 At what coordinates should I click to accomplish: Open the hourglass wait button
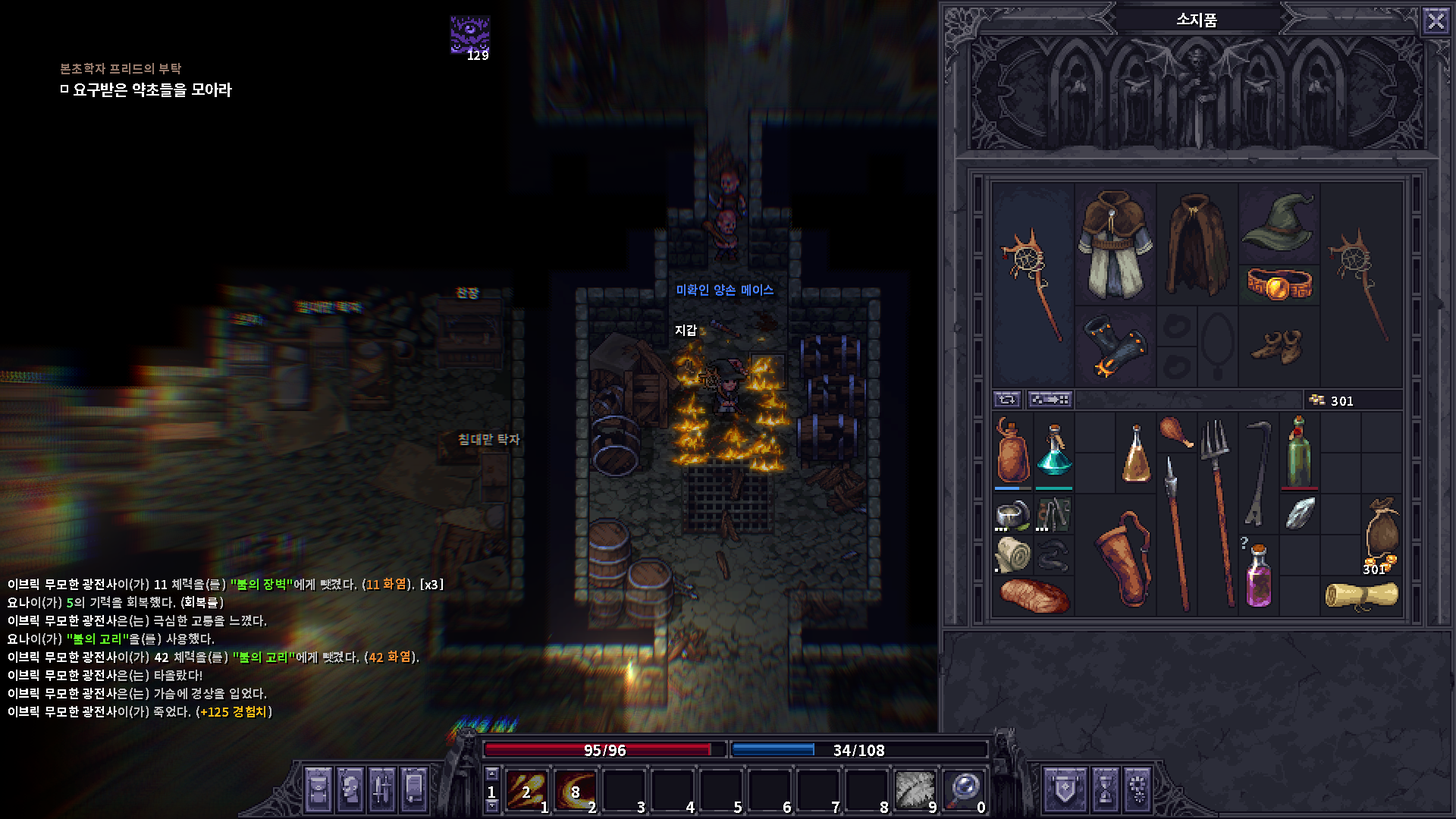point(1105,790)
